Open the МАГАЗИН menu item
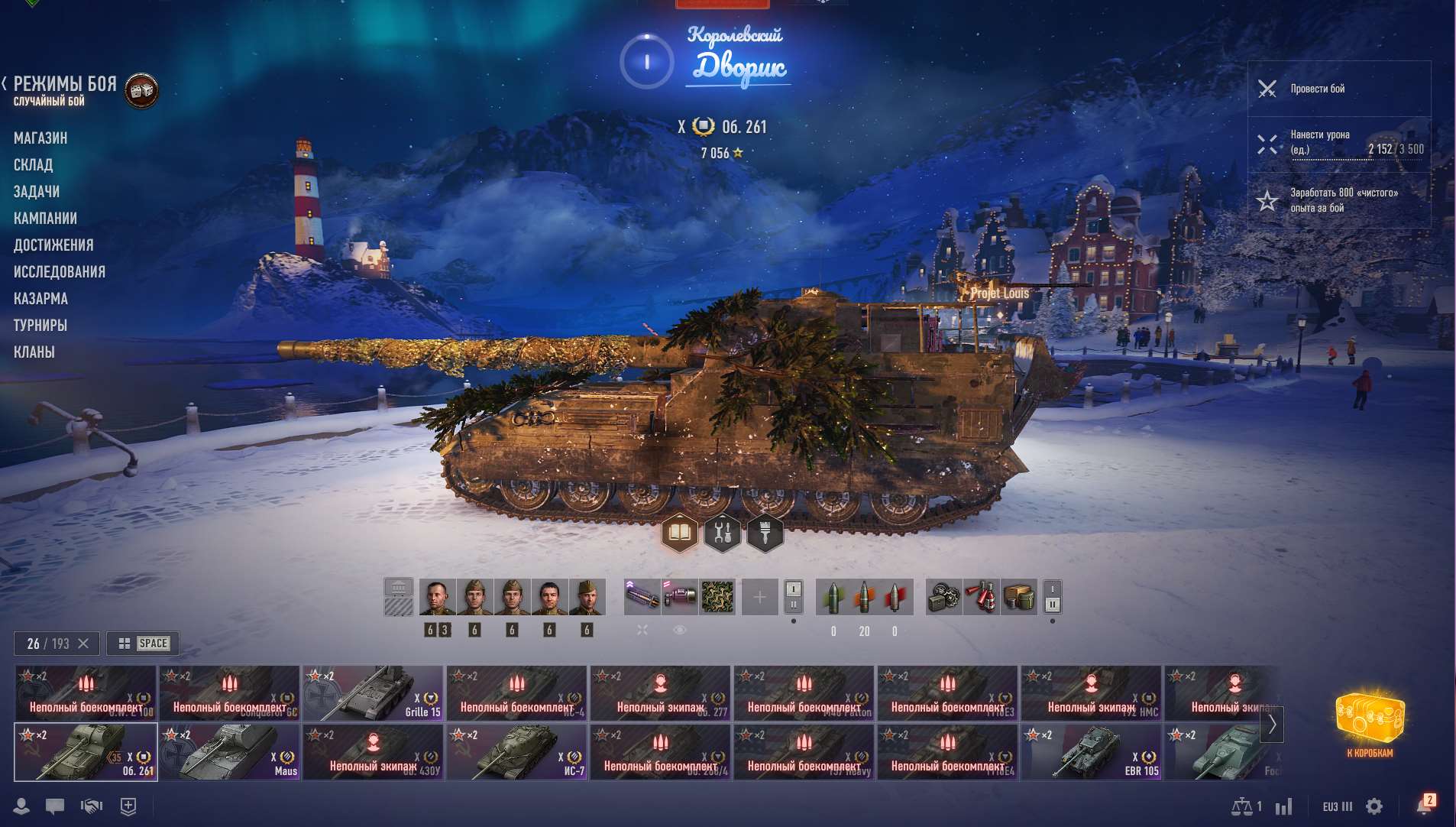 (x=40, y=138)
